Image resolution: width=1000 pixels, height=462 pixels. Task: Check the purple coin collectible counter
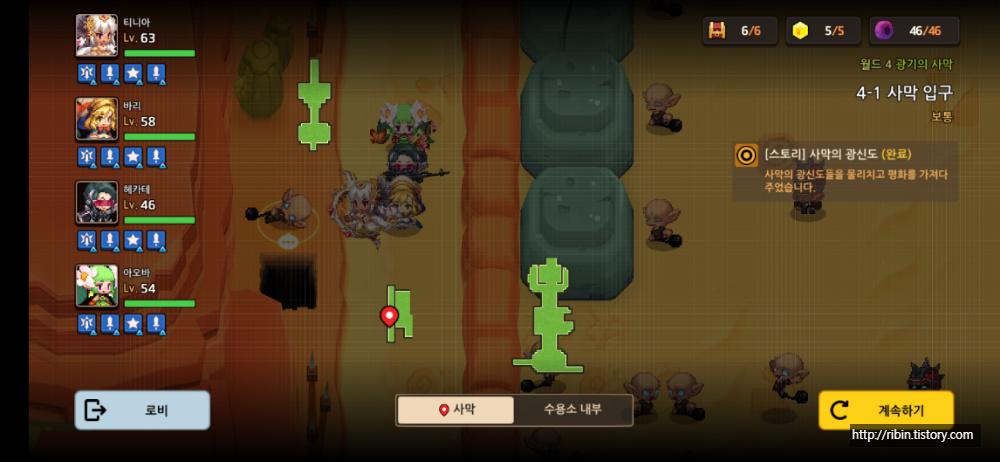pos(884,30)
